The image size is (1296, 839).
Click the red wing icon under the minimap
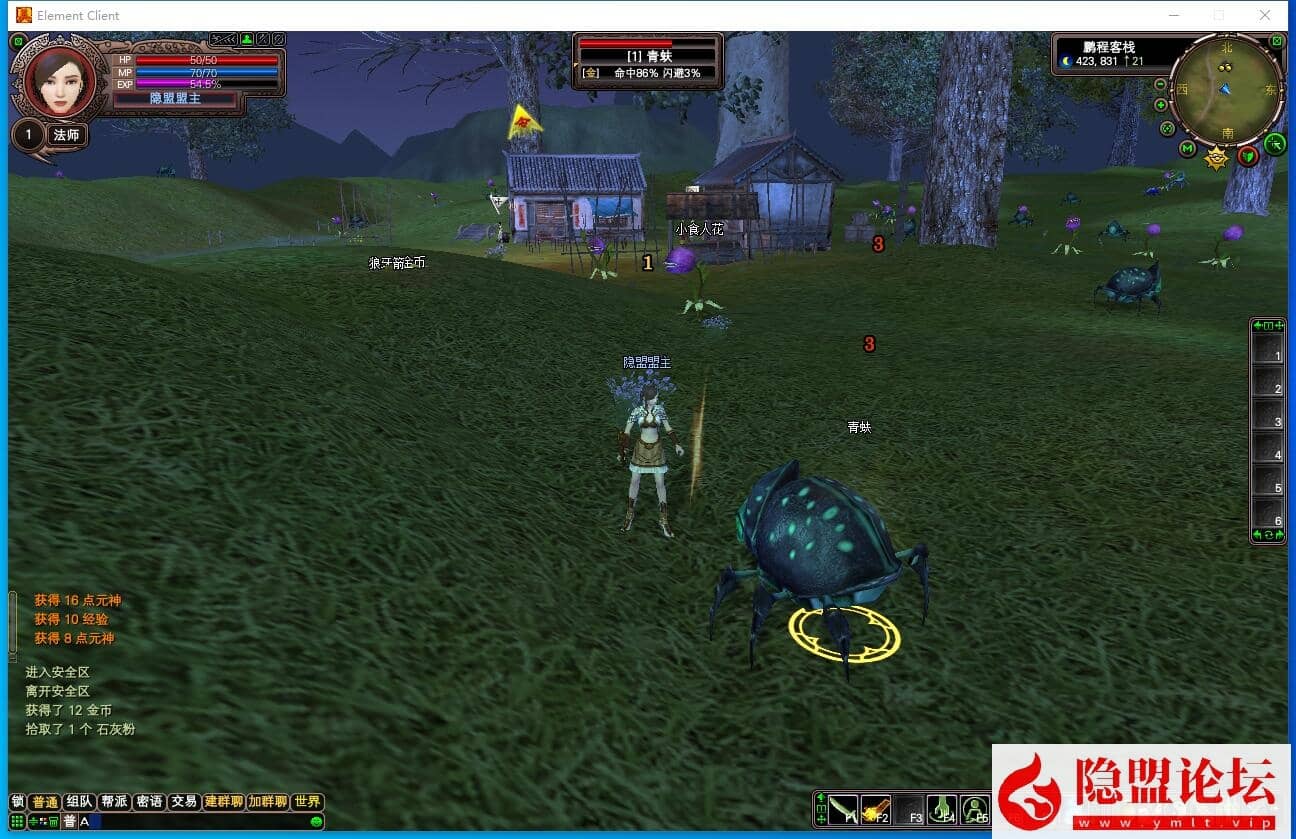pos(1248,156)
